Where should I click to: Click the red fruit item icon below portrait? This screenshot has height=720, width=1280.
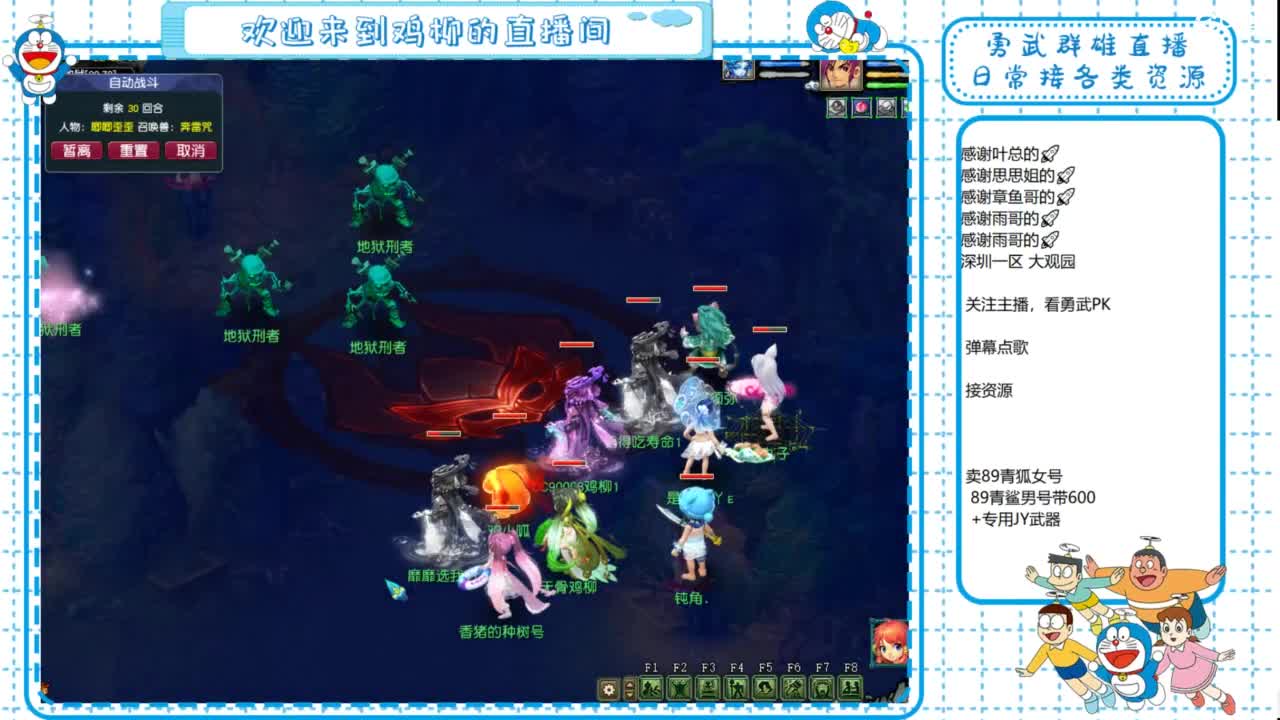[x=861, y=106]
